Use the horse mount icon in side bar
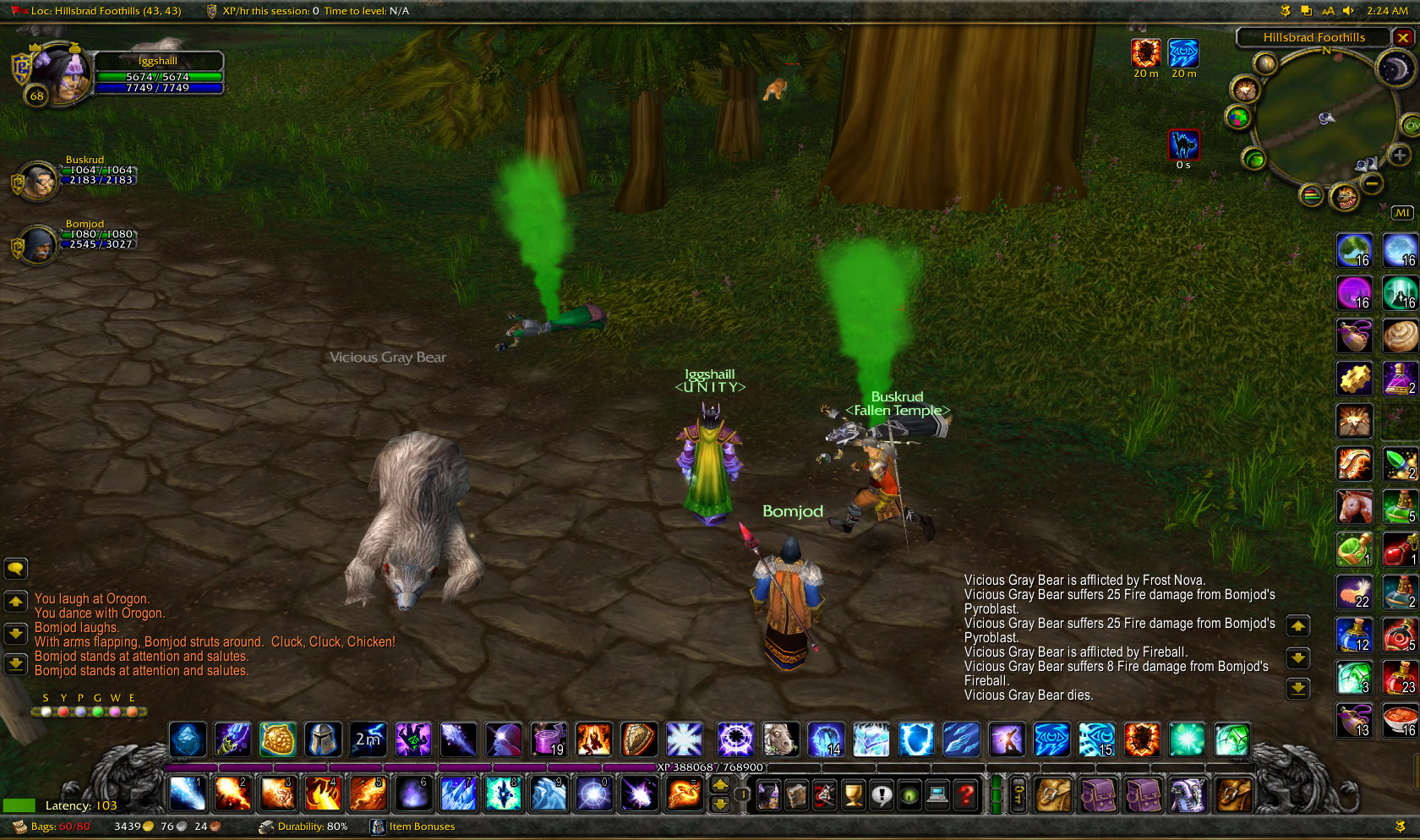 tap(1354, 507)
